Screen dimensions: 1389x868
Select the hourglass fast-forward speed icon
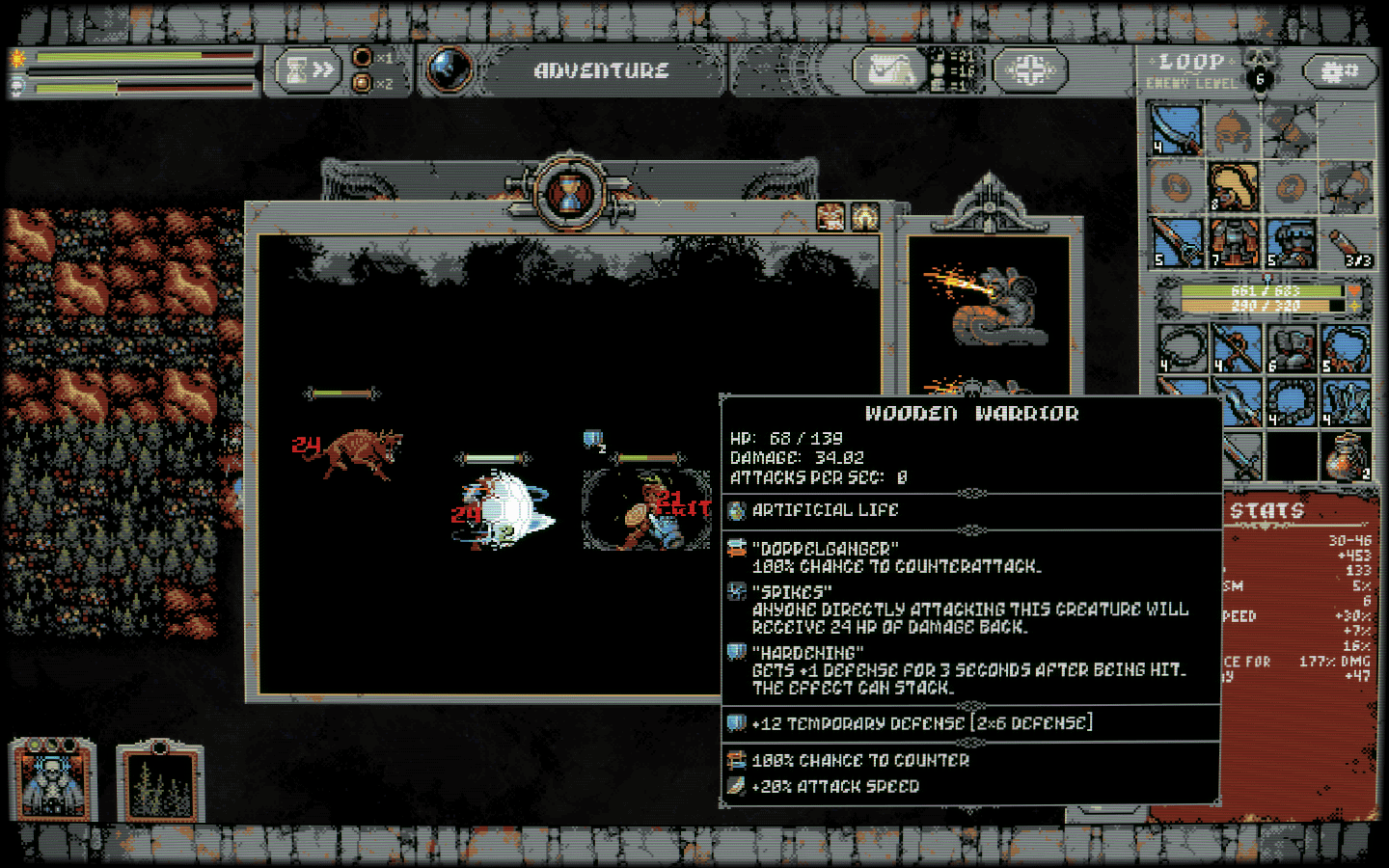coord(306,68)
